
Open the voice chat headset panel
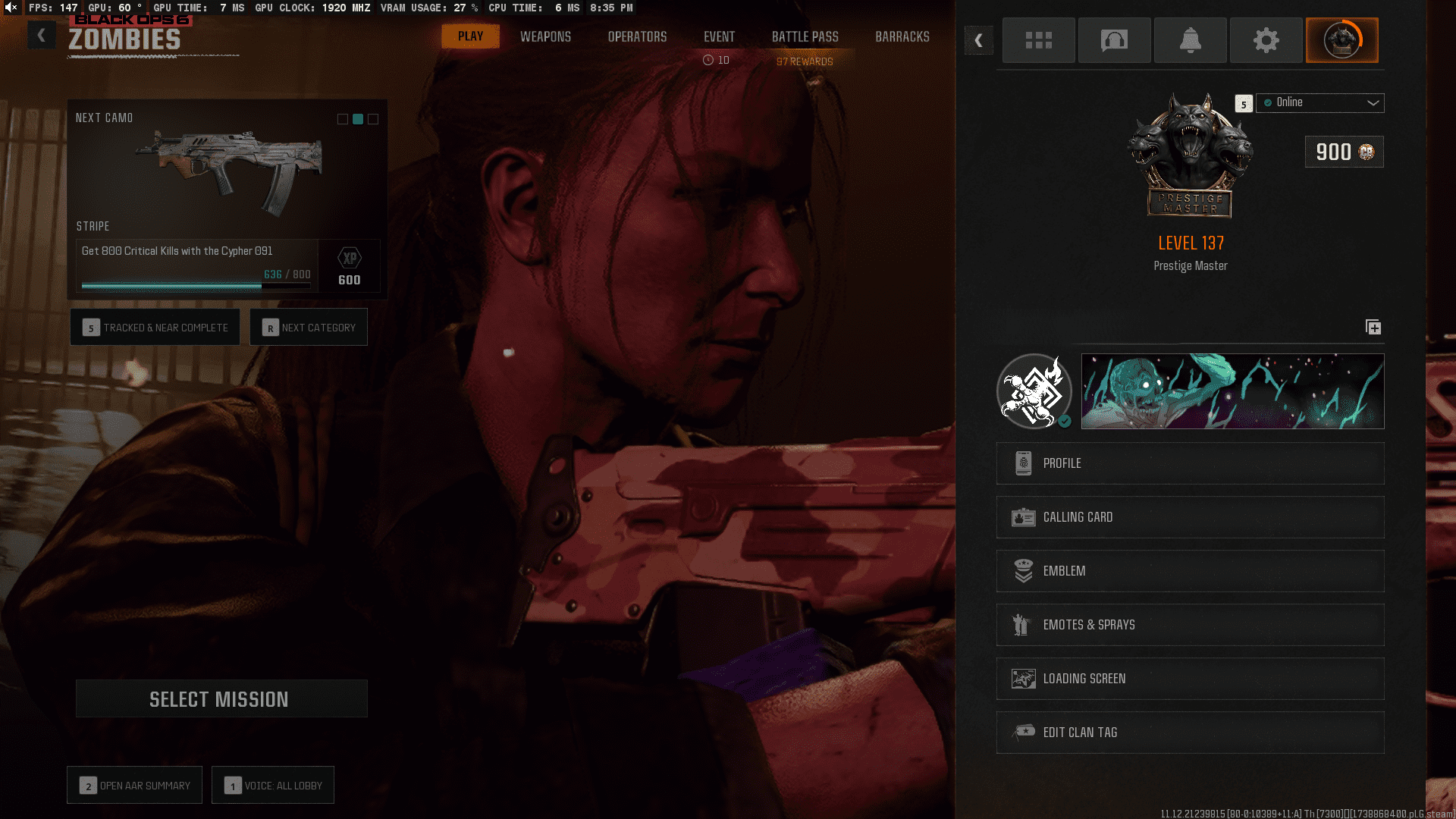[x=1114, y=40]
